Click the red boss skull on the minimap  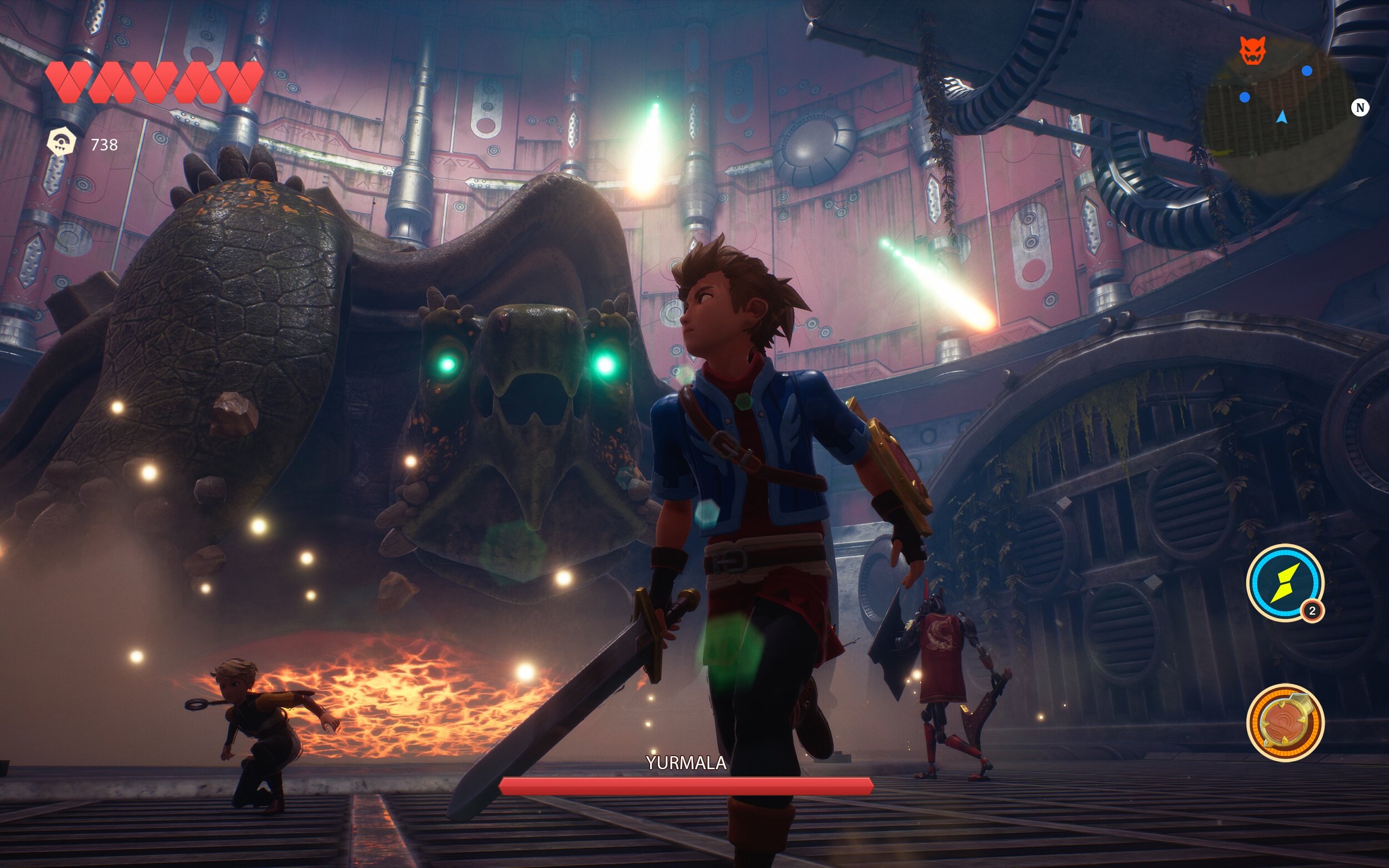1252,49
